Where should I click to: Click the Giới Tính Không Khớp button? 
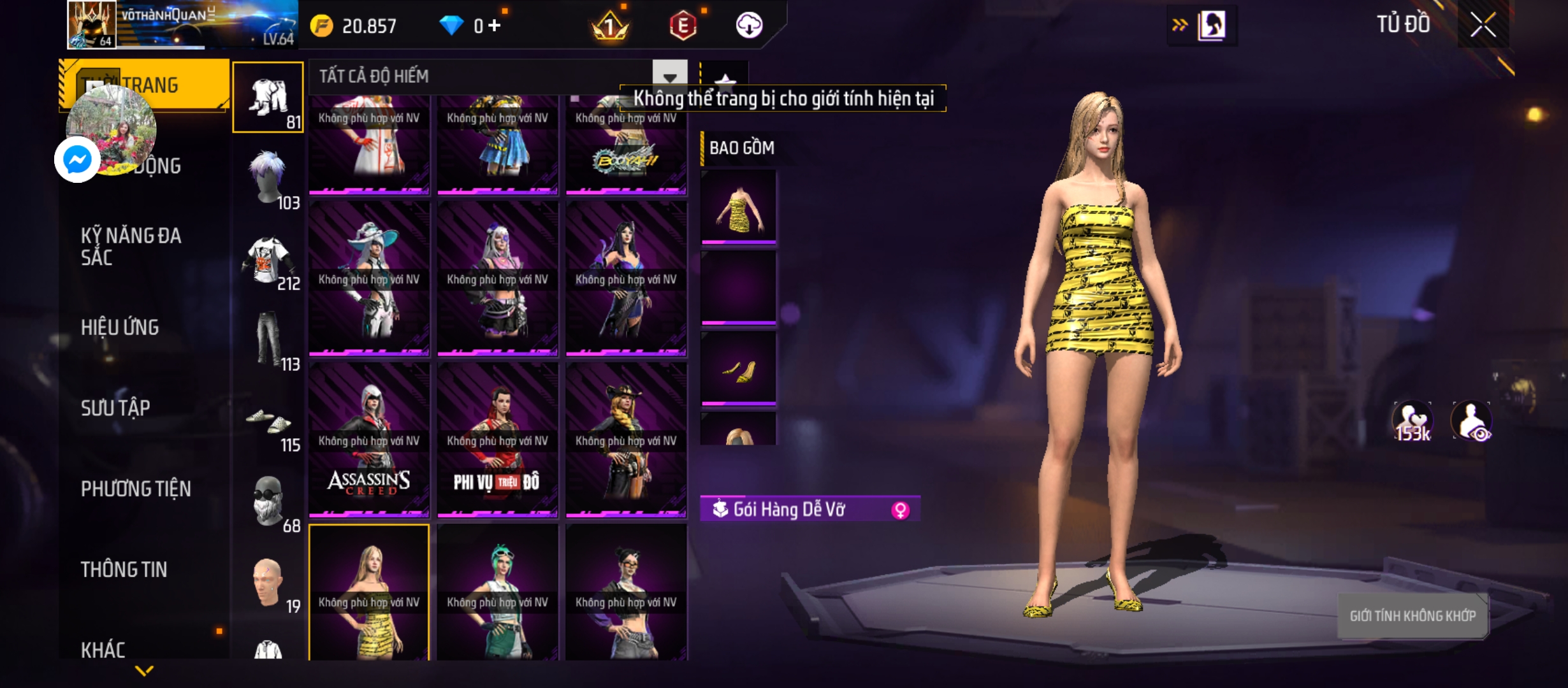1412,616
